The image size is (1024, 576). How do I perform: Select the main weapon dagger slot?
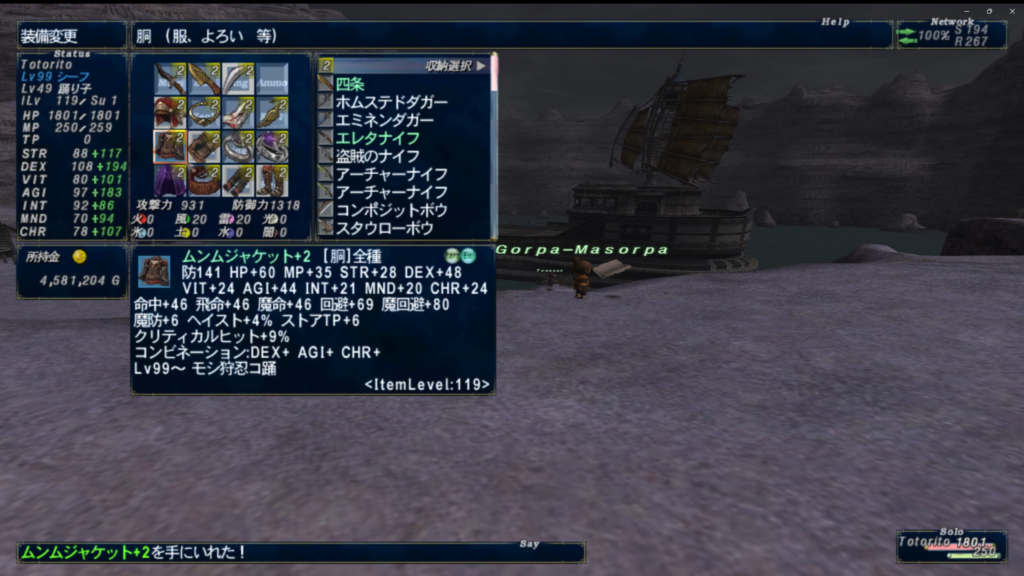coord(170,79)
